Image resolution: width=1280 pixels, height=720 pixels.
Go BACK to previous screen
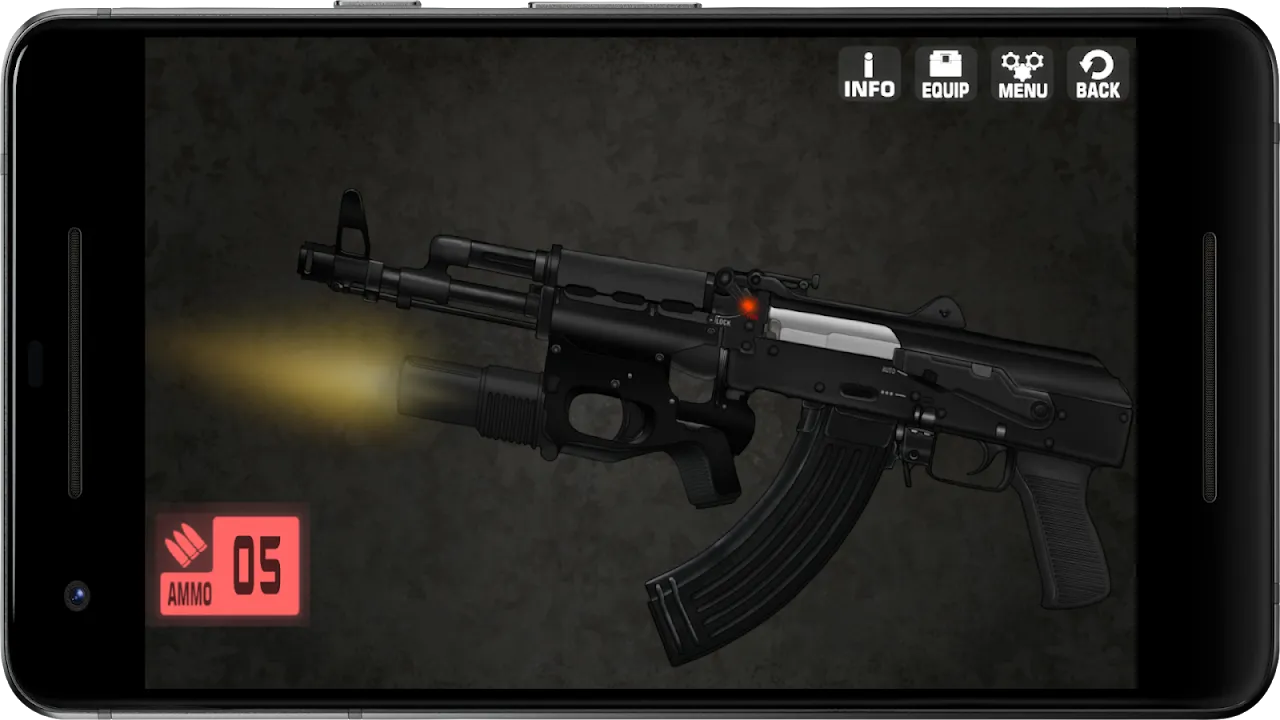click(x=1097, y=75)
